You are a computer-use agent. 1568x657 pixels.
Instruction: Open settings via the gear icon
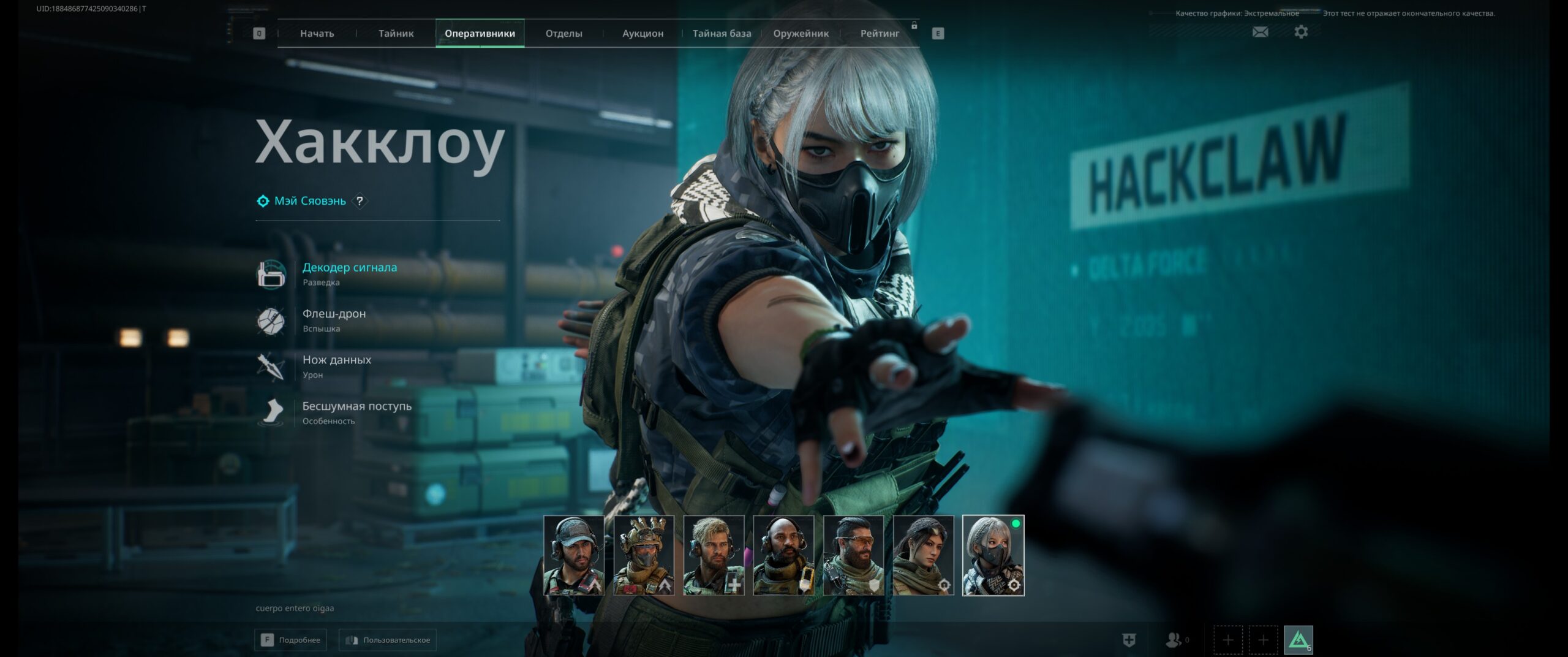(x=1301, y=32)
